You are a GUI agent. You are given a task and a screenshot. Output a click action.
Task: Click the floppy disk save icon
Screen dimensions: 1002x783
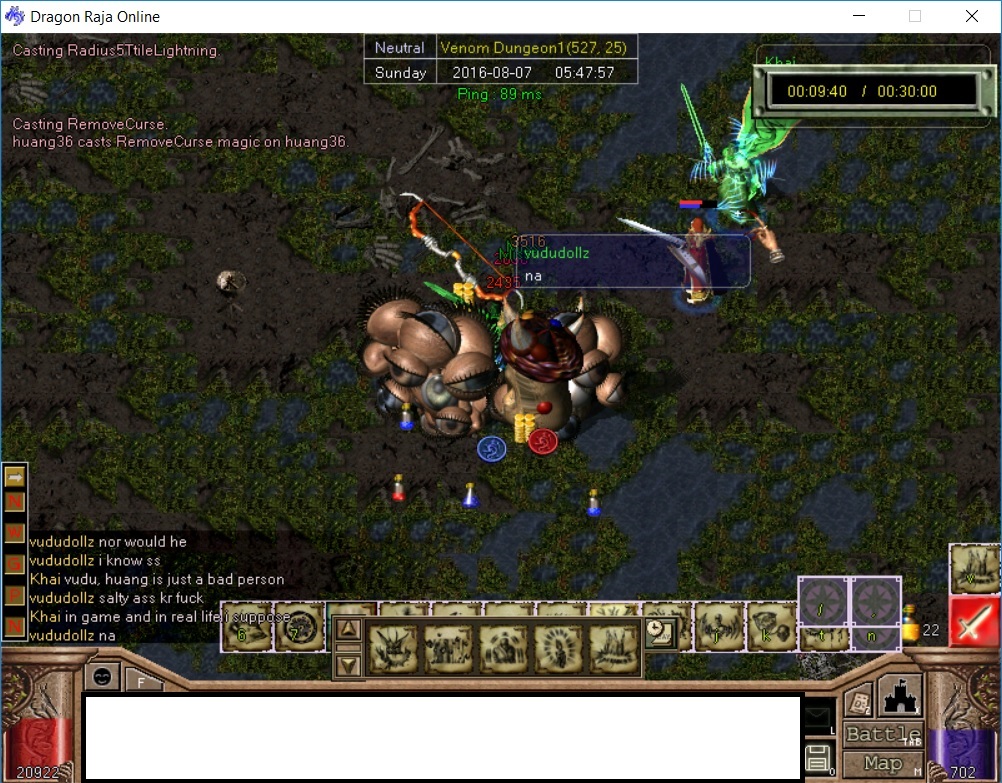[x=818, y=757]
